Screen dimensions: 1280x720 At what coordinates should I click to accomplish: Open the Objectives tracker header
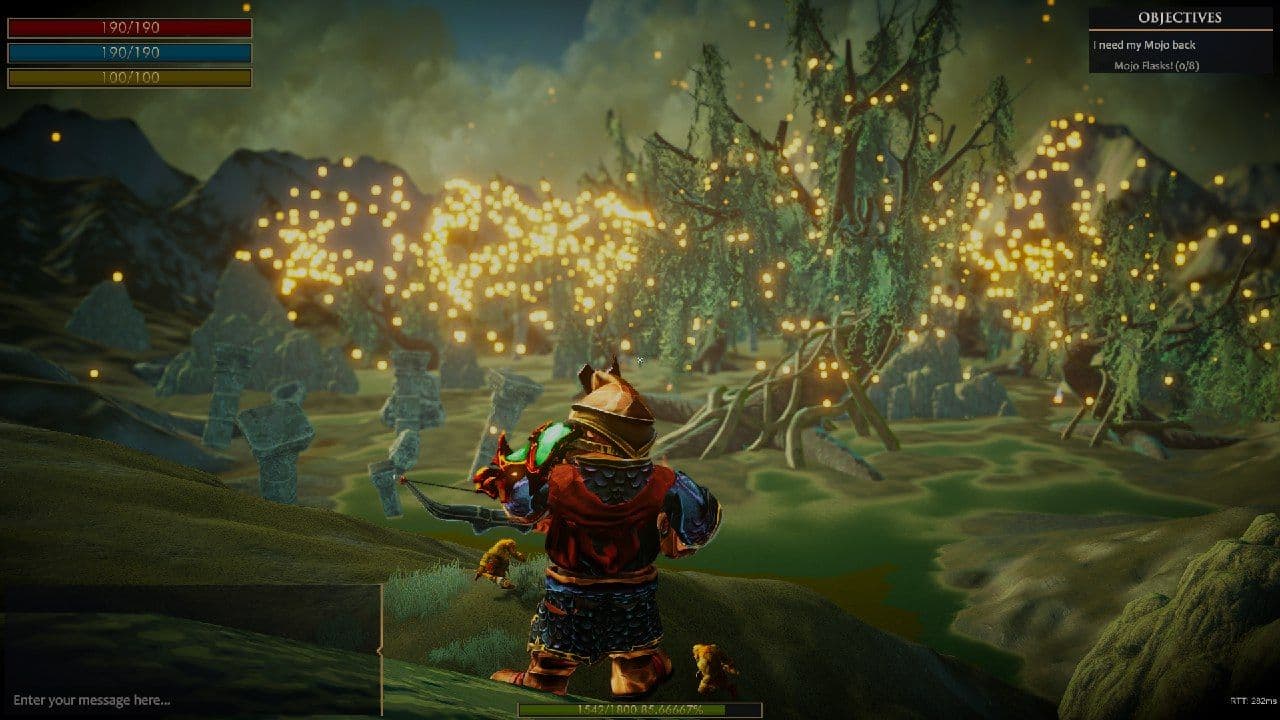pos(1180,18)
